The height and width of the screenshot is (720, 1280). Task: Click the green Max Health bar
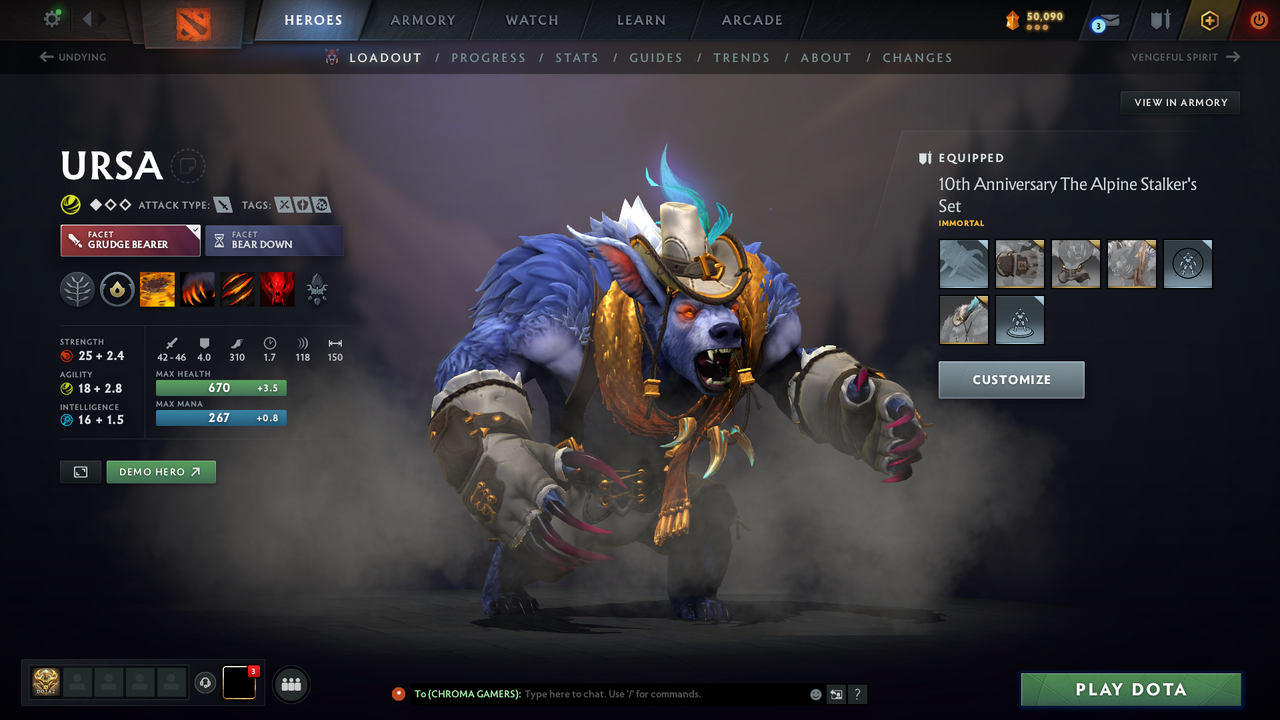pyautogui.click(x=220, y=387)
